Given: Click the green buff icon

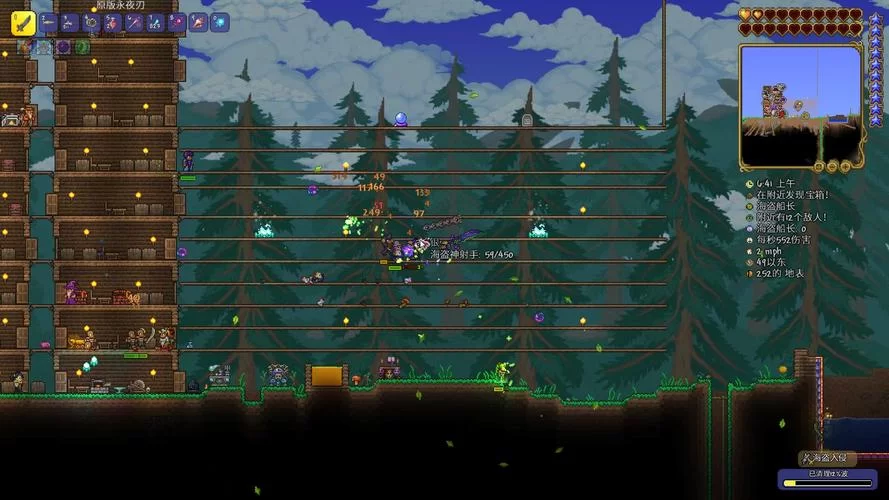Looking at the screenshot, I should [x=82, y=47].
